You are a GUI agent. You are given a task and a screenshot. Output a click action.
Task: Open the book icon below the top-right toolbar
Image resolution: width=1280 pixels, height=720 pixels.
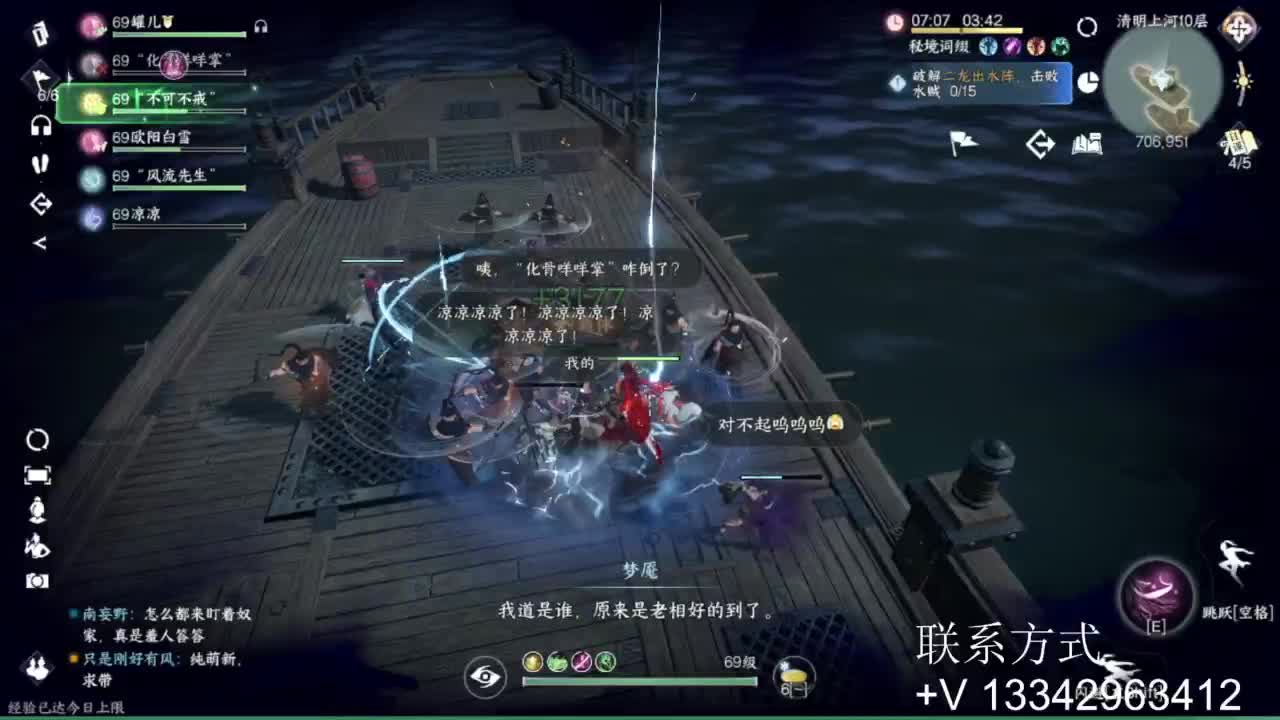(1086, 144)
